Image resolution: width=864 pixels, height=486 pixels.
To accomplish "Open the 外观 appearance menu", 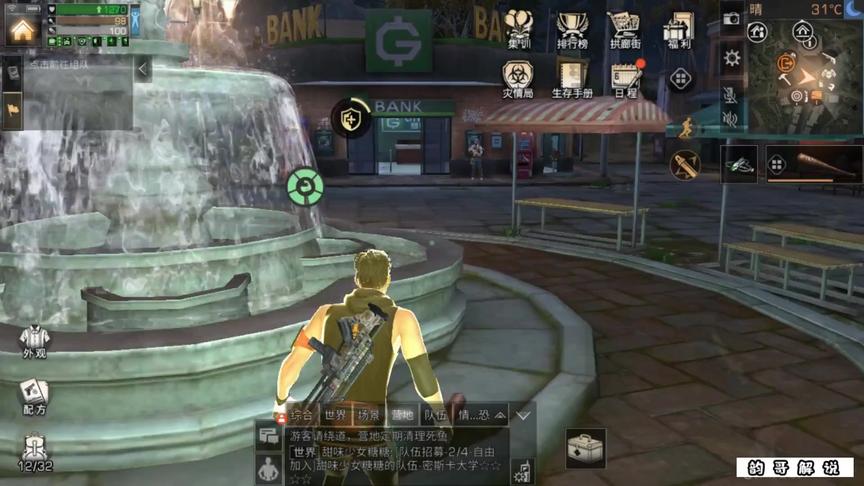I will 34,342.
